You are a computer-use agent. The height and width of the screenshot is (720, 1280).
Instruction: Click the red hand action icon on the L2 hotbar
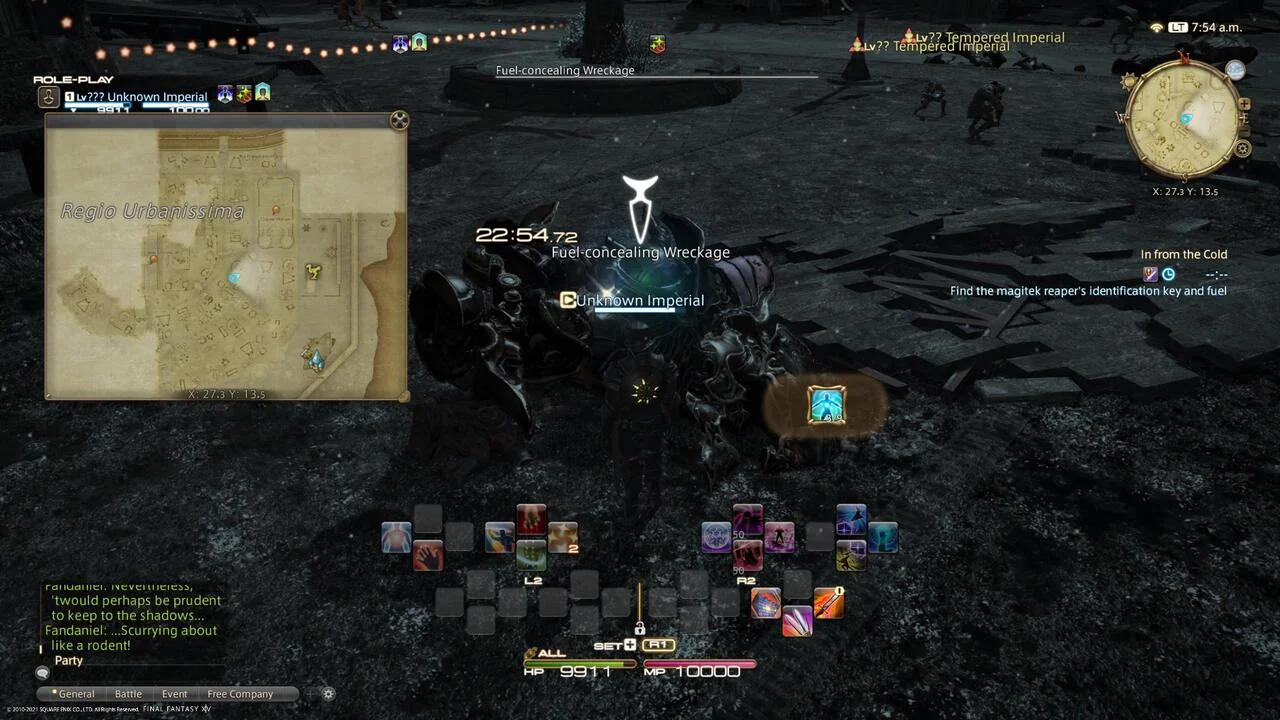[429, 554]
